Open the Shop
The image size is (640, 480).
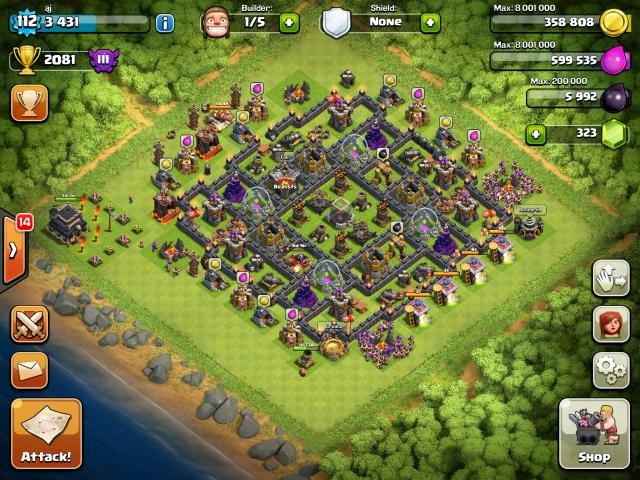click(x=593, y=434)
